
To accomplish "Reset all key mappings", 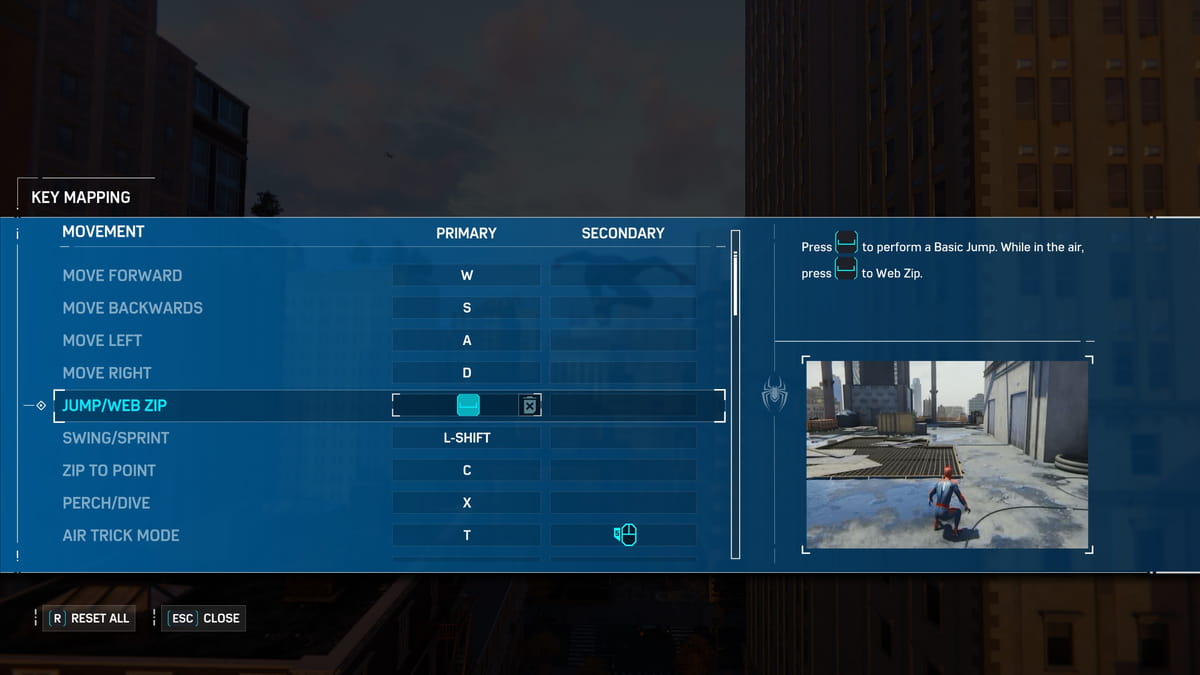I will [90, 618].
